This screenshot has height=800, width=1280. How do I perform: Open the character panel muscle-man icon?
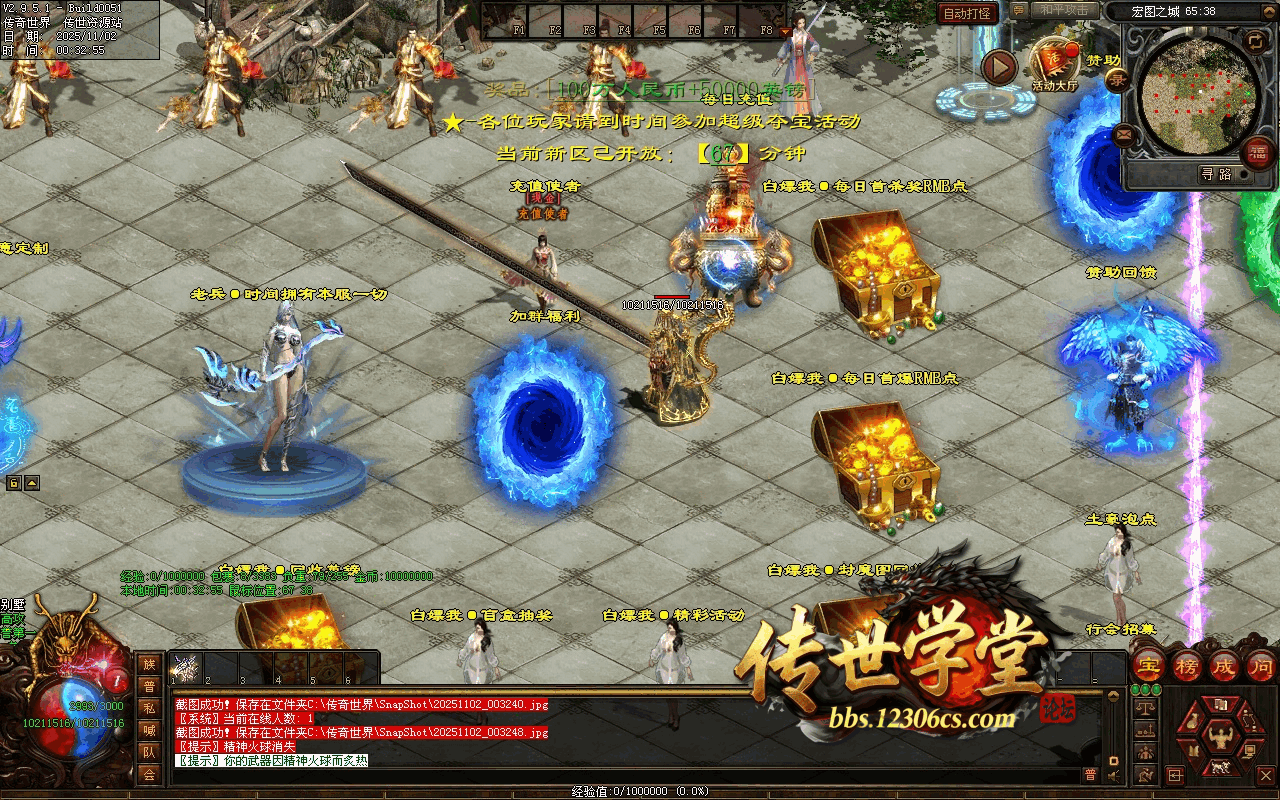[x=1220, y=737]
